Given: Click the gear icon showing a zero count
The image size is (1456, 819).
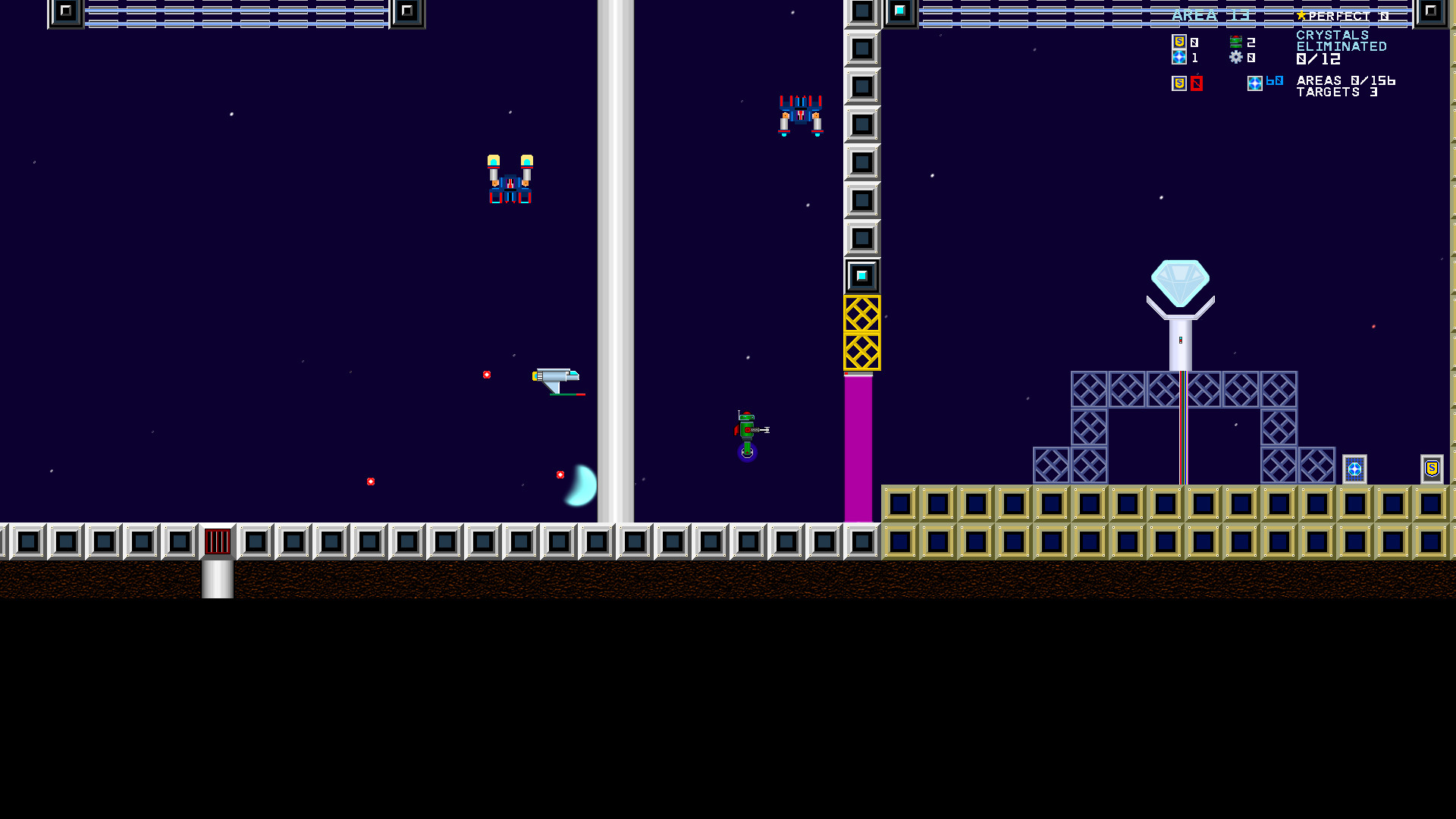Looking at the screenshot, I should pyautogui.click(x=1237, y=58).
